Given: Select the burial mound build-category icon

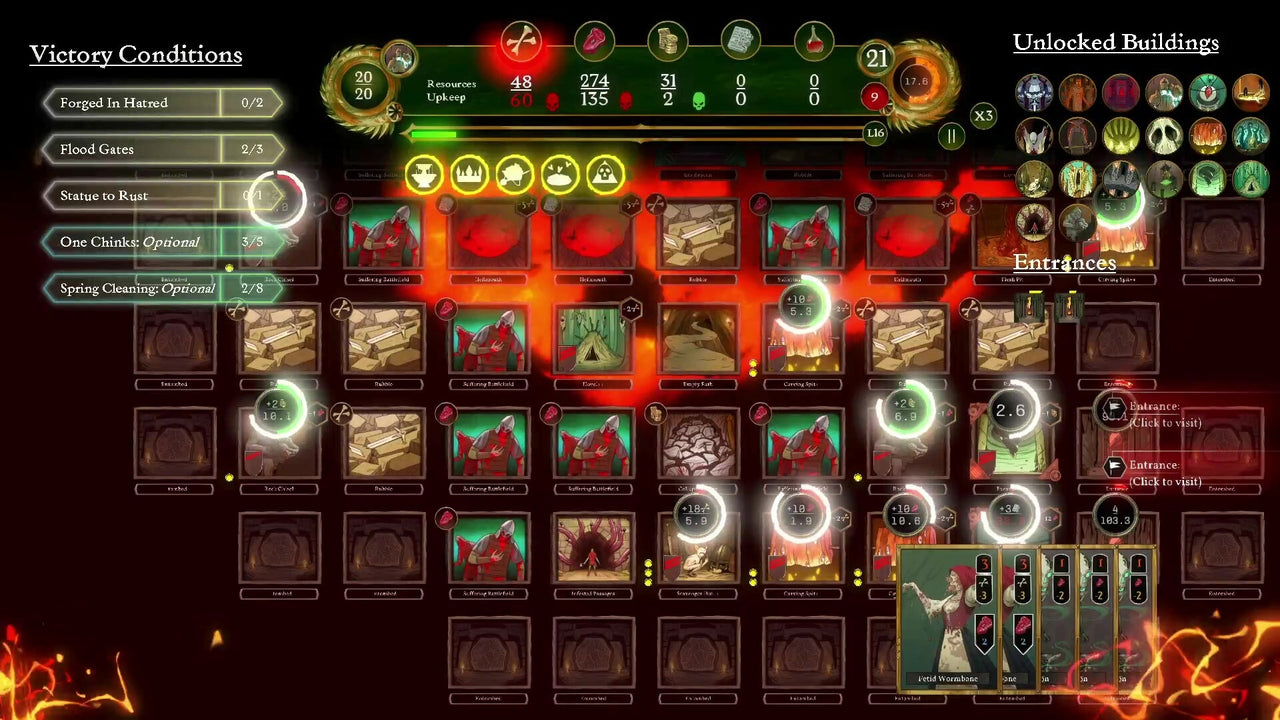Looking at the screenshot, I should pos(558,174).
